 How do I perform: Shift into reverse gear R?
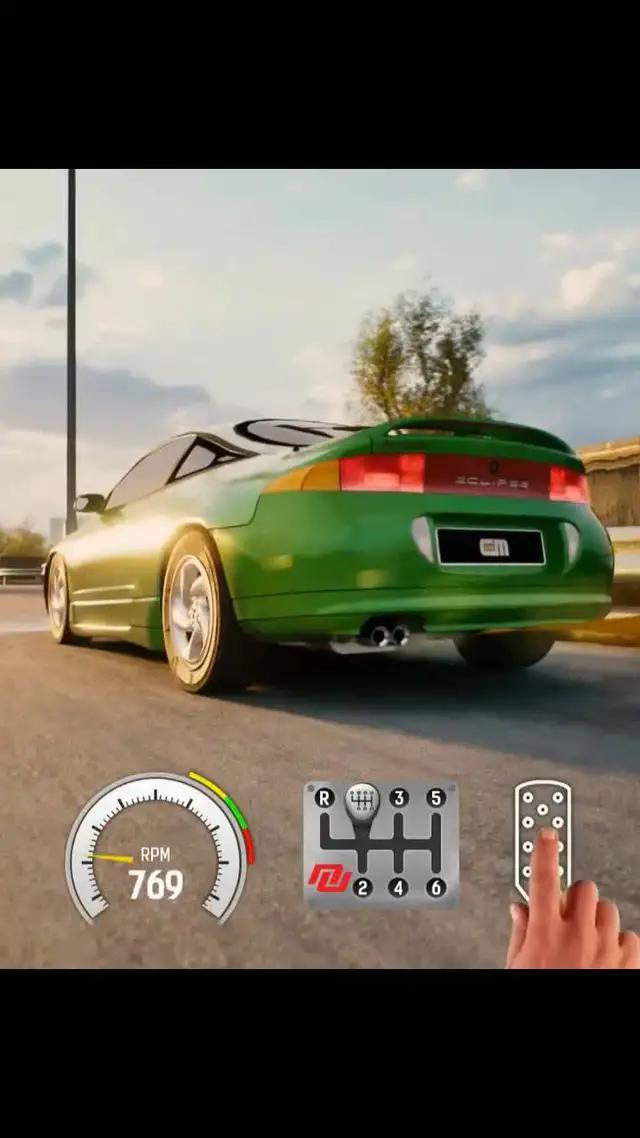pyautogui.click(x=324, y=798)
